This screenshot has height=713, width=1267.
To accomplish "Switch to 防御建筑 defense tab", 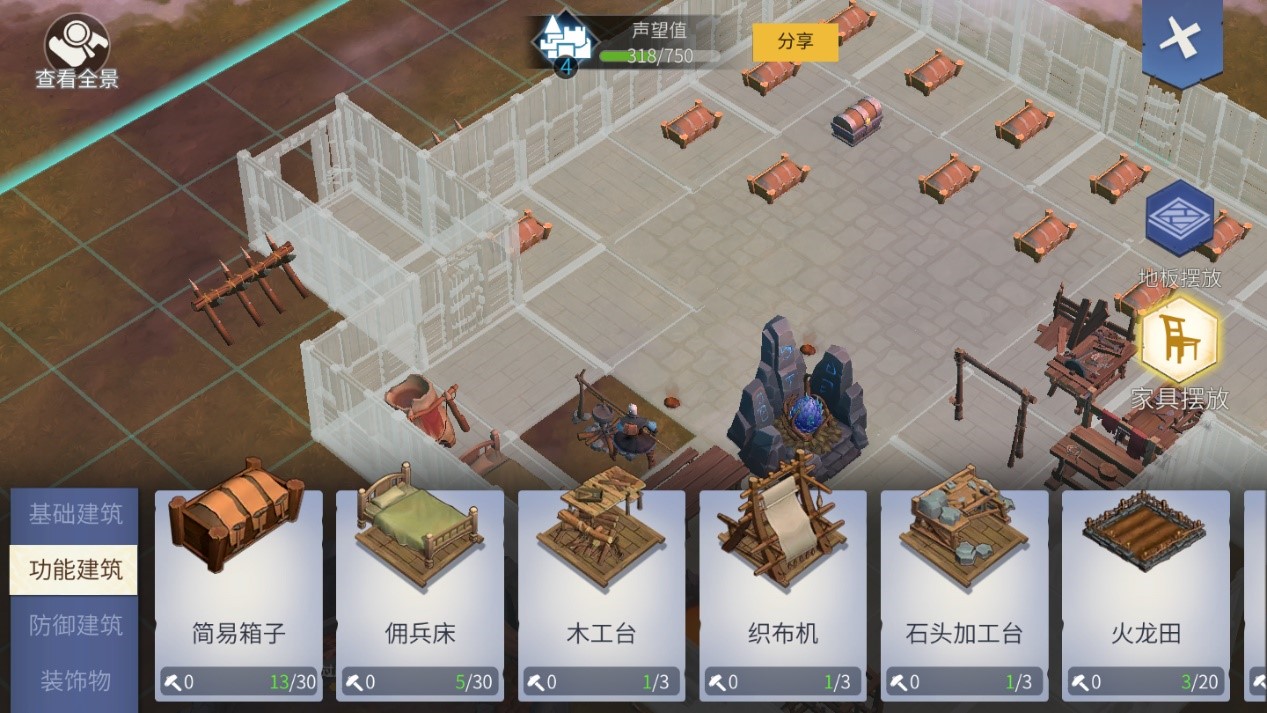I will 75,626.
